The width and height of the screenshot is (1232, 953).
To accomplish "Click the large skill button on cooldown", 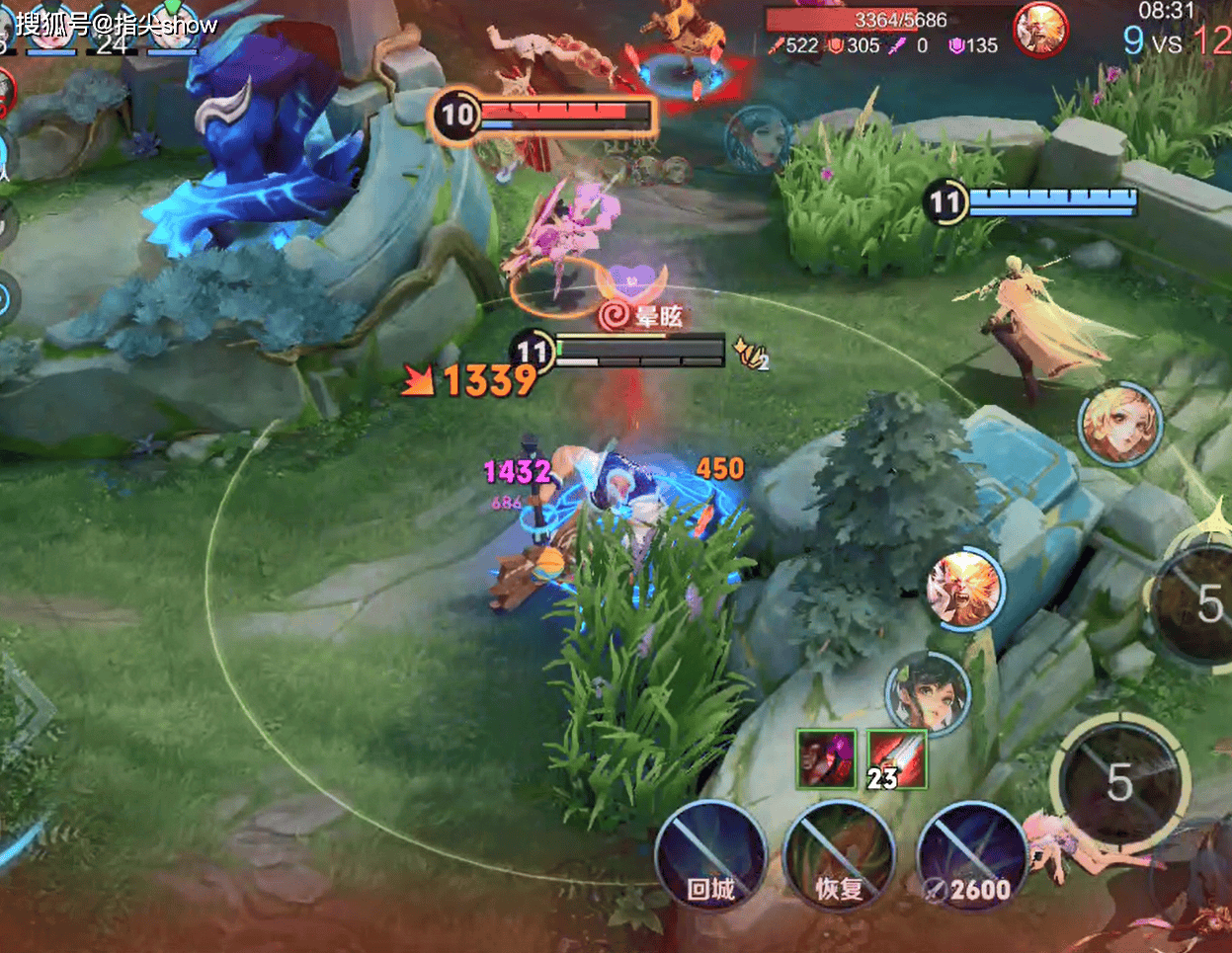I will tap(1119, 782).
